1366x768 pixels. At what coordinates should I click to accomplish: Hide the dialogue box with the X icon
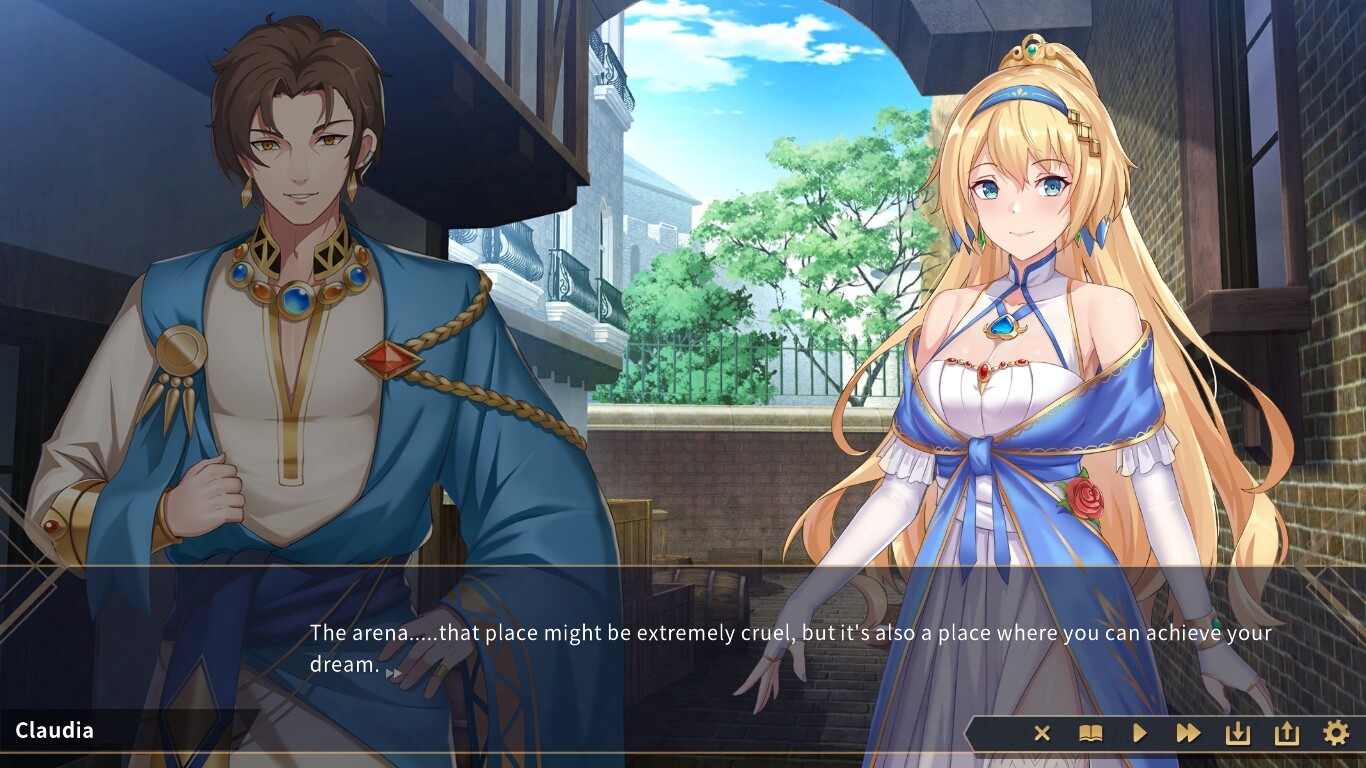[x=1042, y=734]
